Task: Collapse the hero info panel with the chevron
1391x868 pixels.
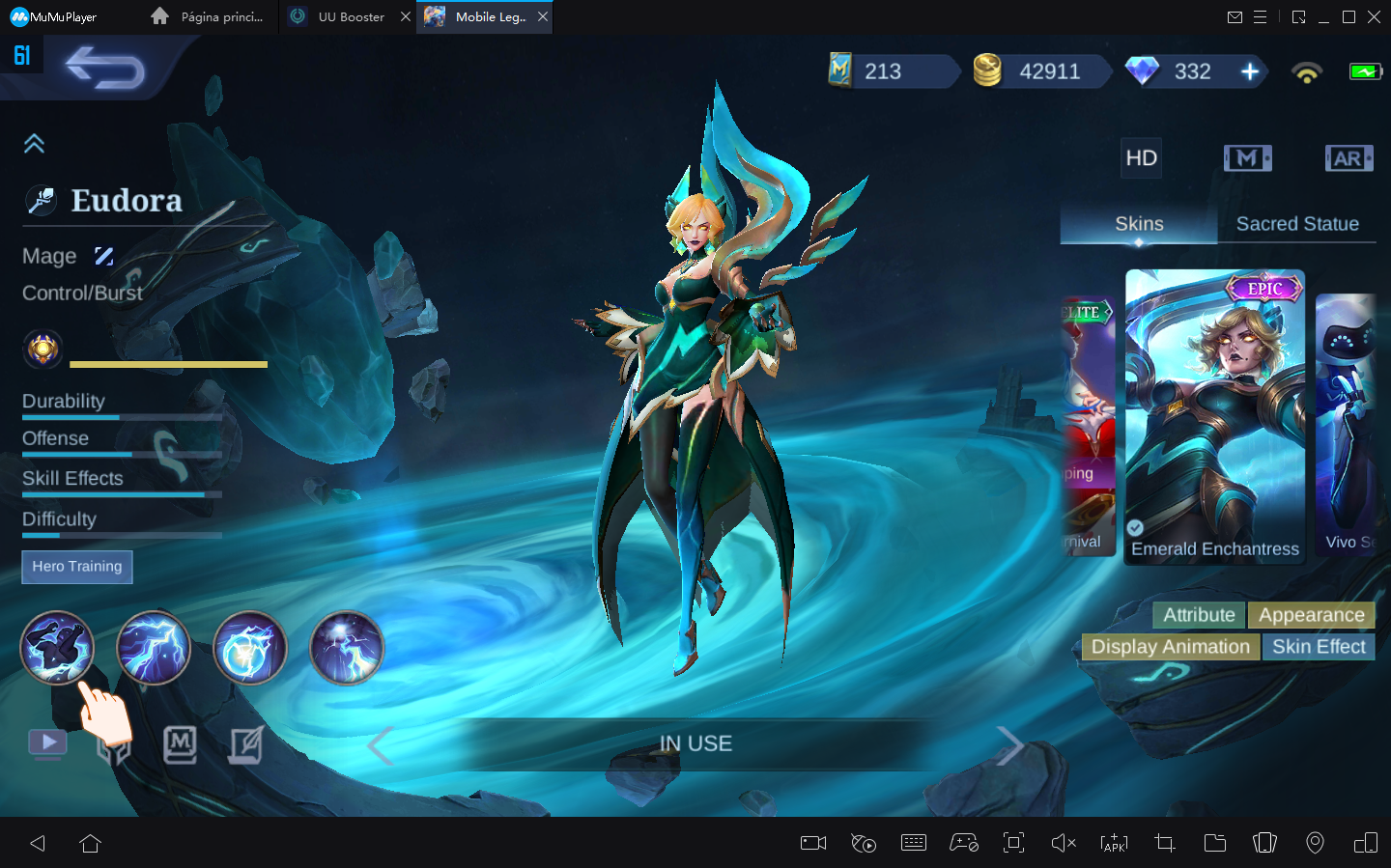Action: (x=35, y=143)
